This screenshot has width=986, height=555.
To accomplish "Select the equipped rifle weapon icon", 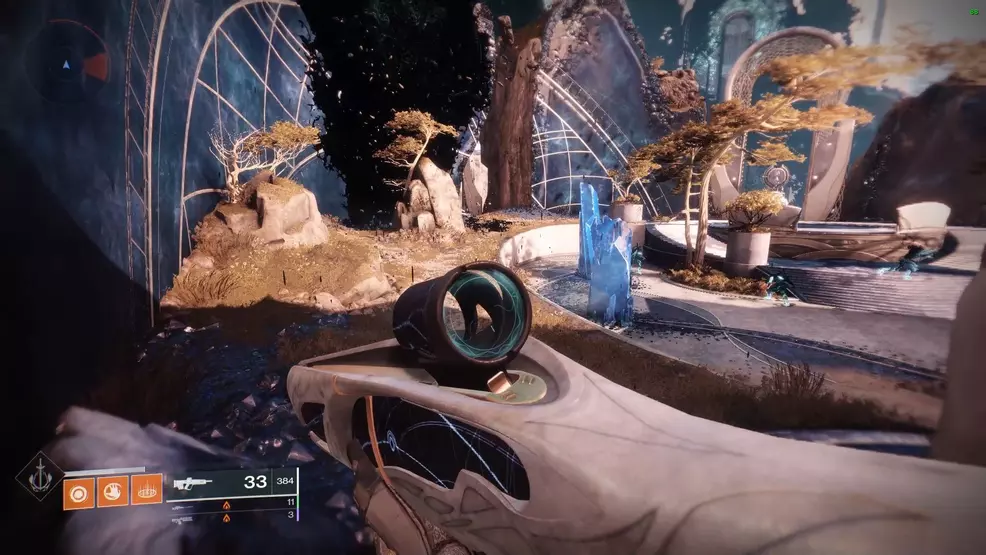I will point(193,483).
